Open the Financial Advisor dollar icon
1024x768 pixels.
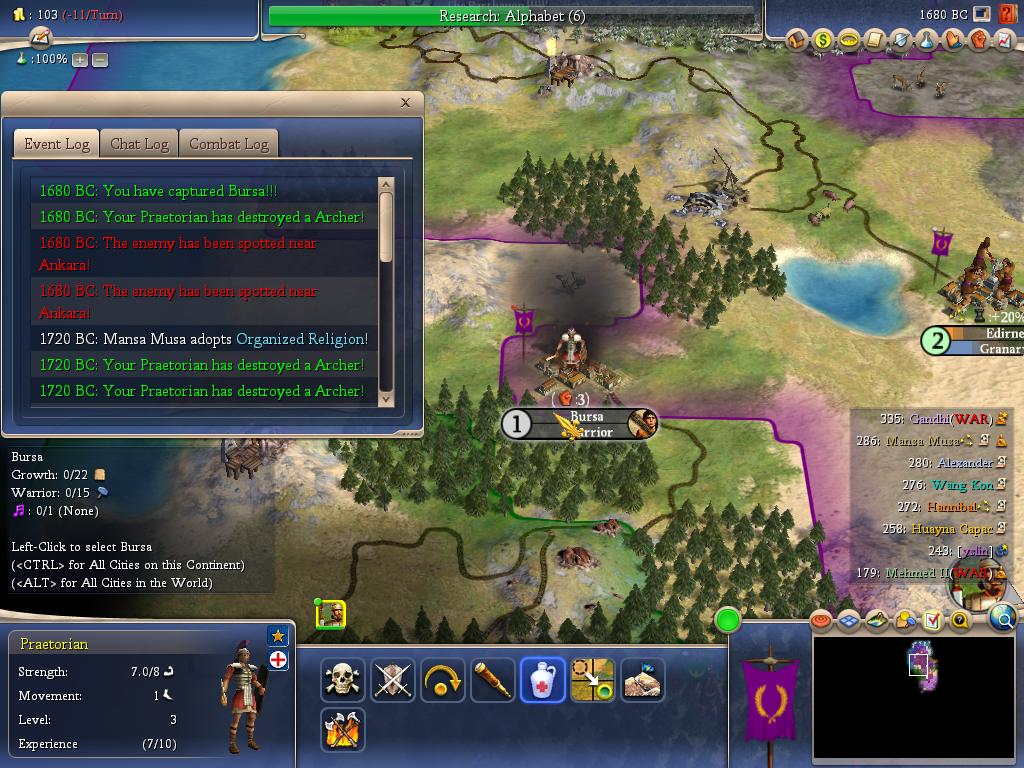point(823,40)
